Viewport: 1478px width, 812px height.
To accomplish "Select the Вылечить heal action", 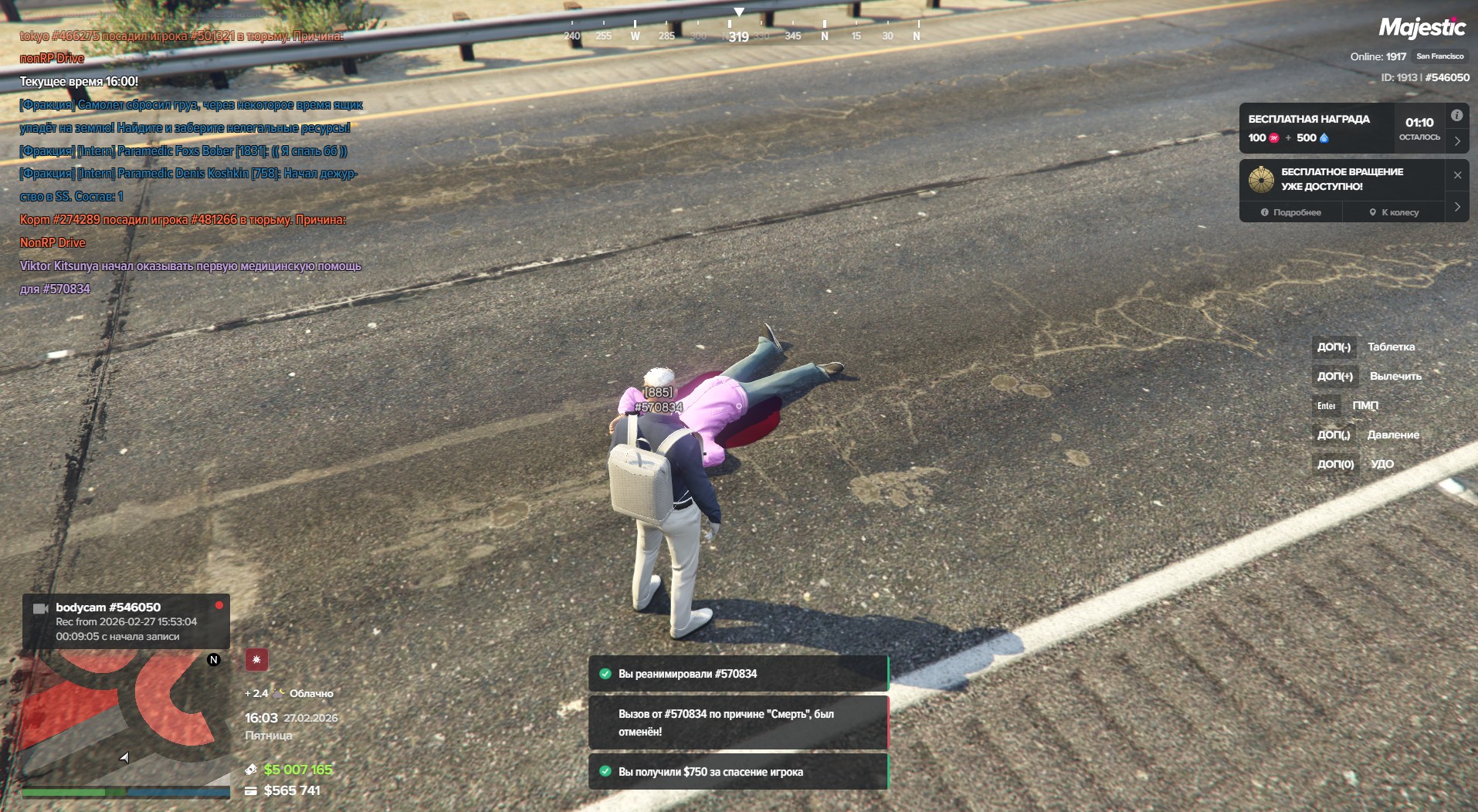I will (1395, 376).
